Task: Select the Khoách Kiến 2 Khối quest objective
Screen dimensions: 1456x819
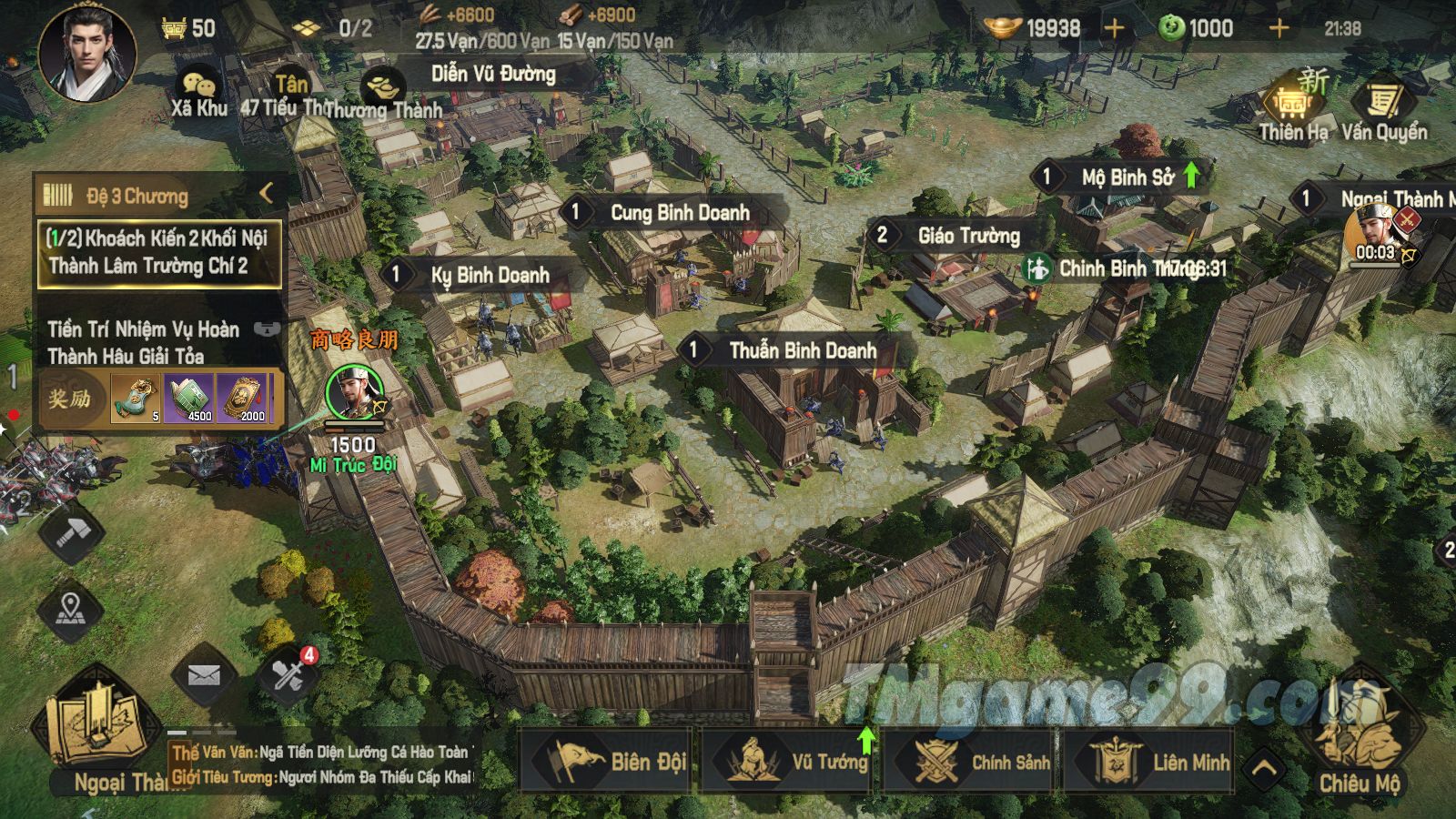Action: 158,252
